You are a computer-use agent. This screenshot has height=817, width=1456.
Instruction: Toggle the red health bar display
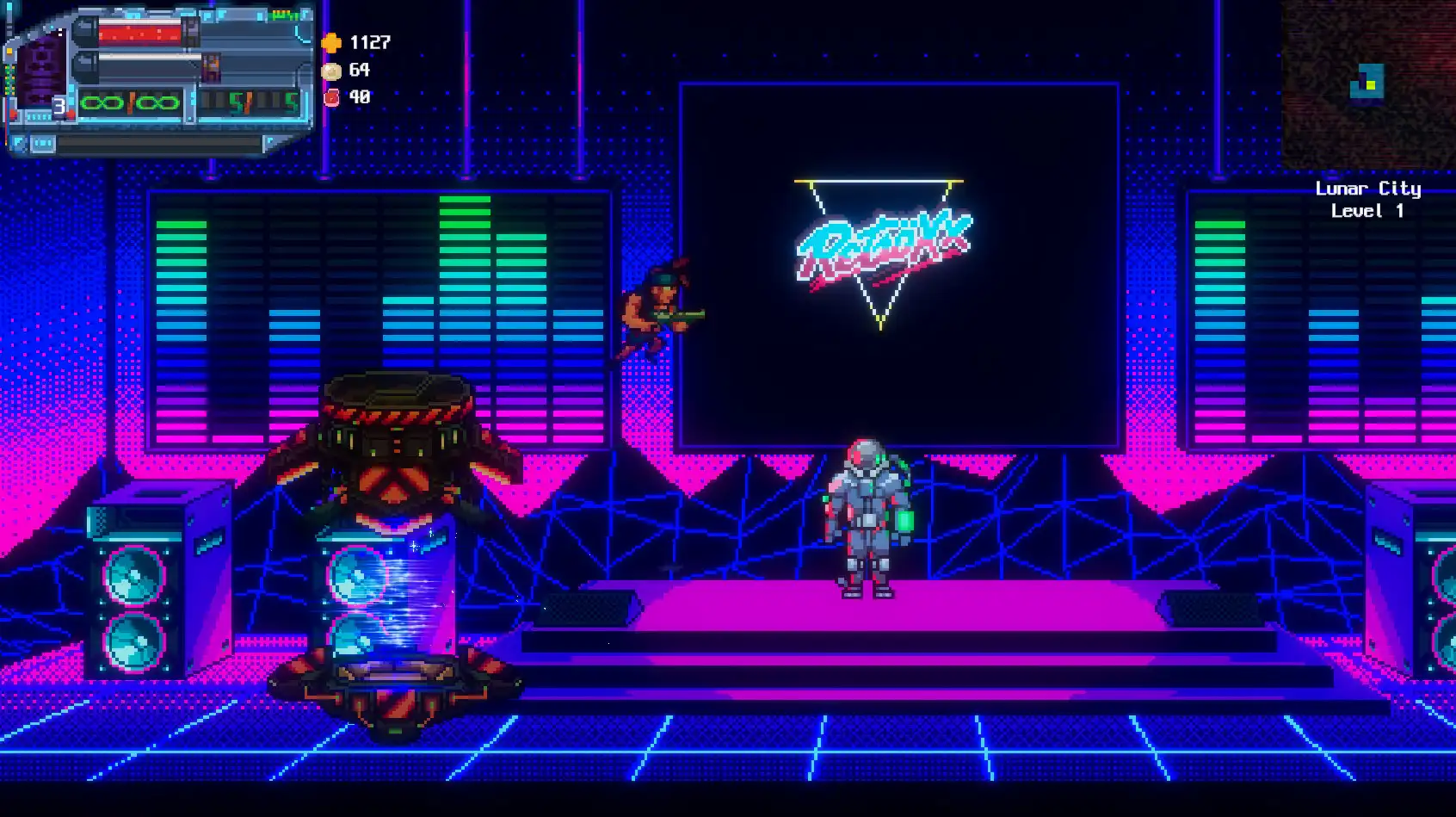139,33
